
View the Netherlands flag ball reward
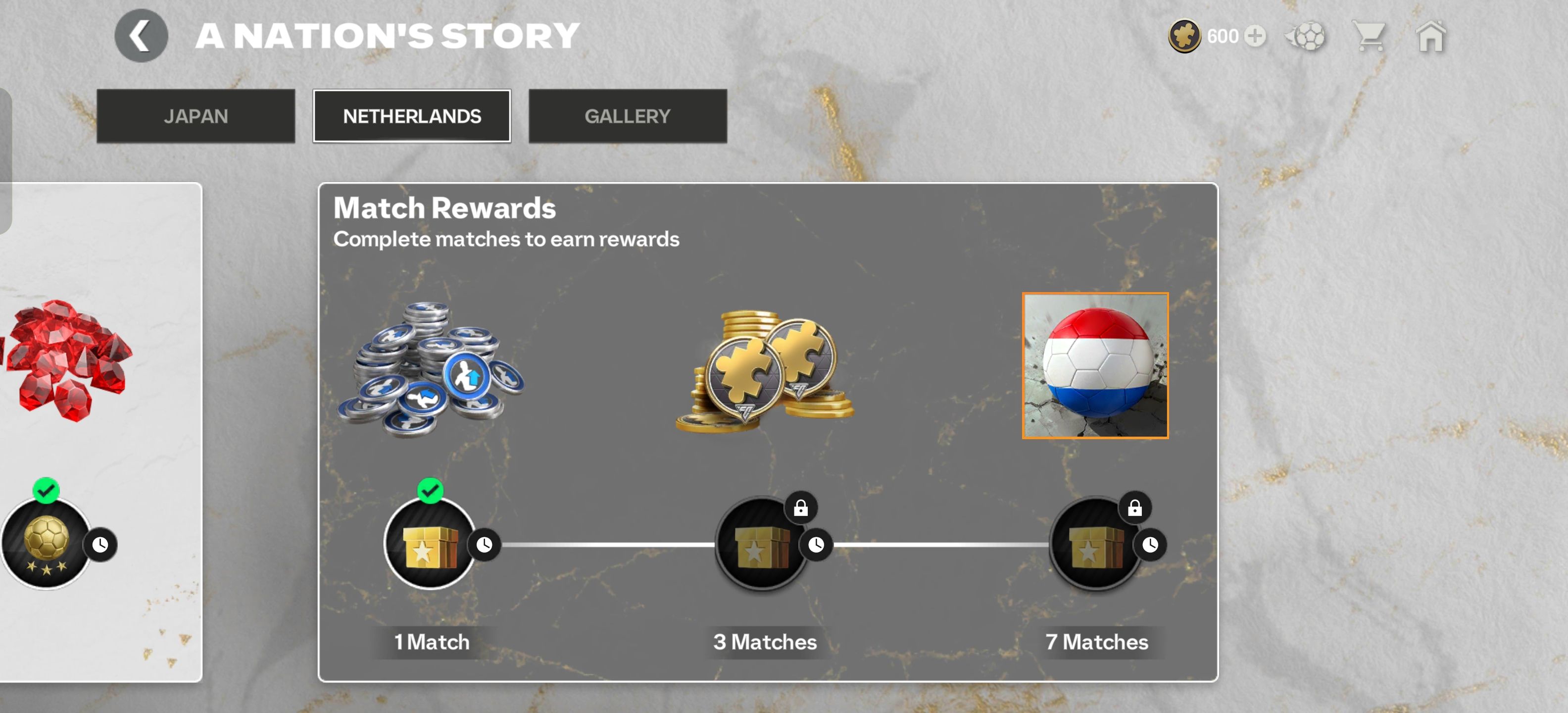pyautogui.click(x=1094, y=365)
